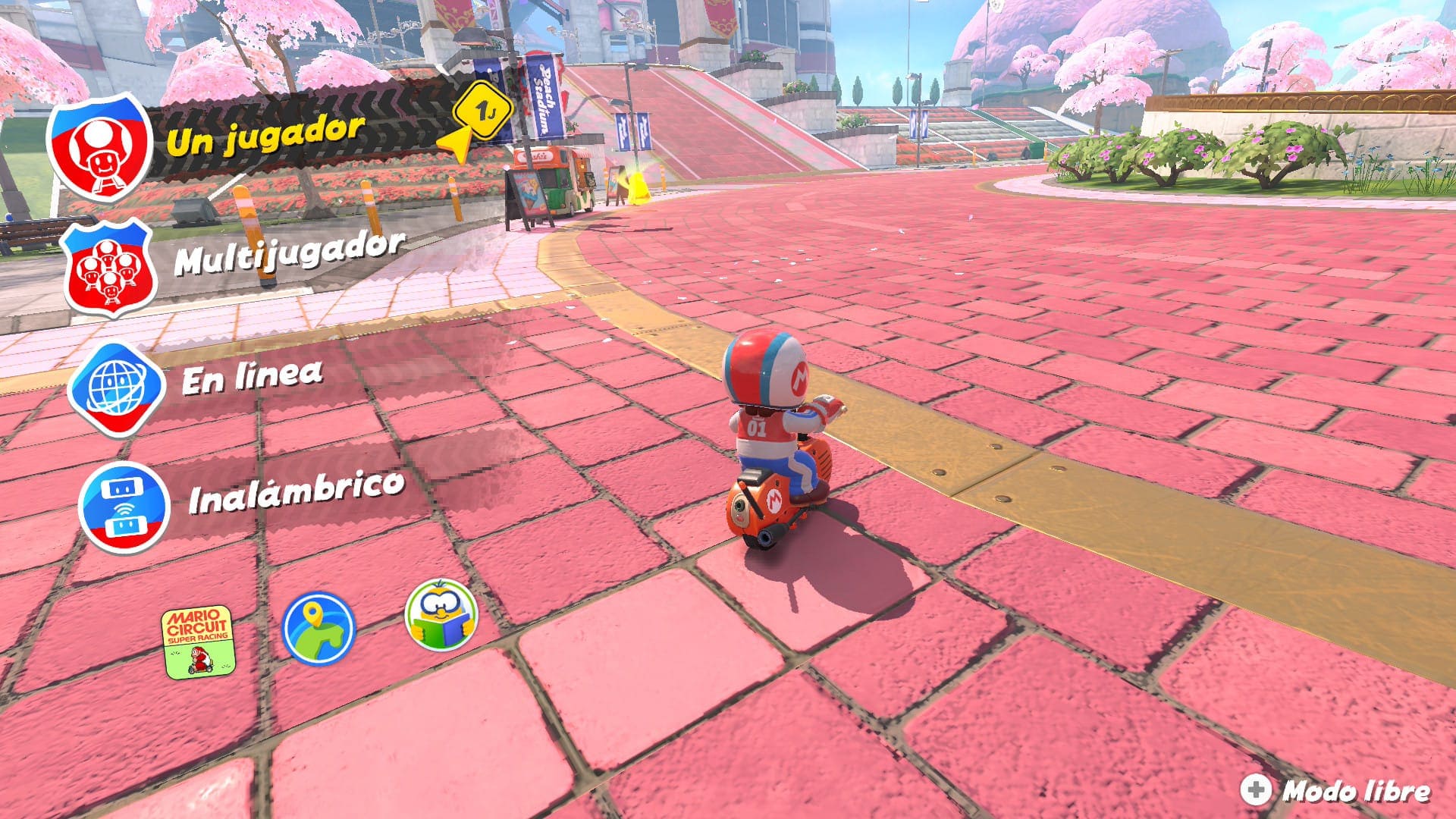Enter Modo libre

(x=1336, y=791)
